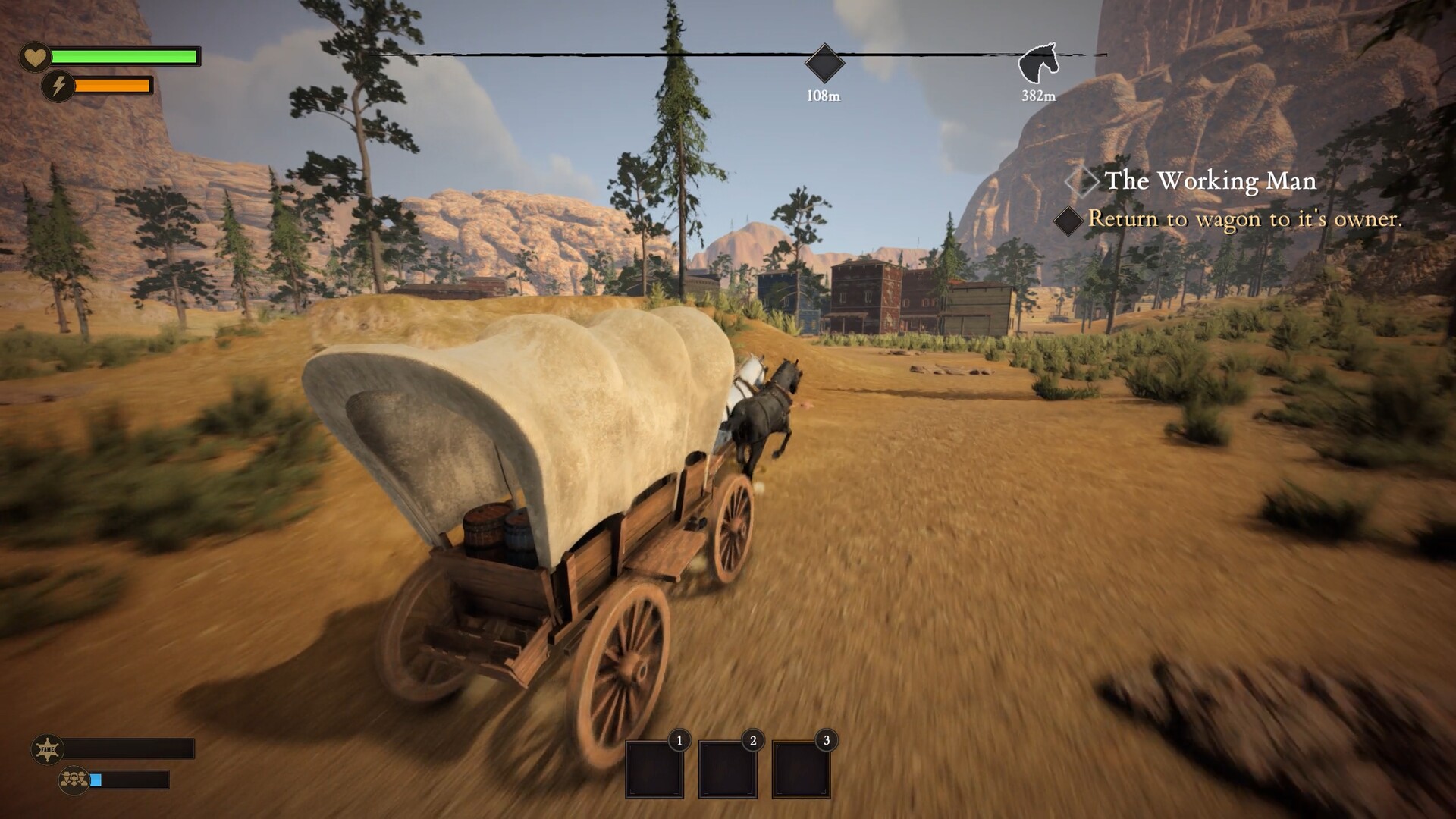Click the diamond next to the wagon objective

pos(1067,221)
